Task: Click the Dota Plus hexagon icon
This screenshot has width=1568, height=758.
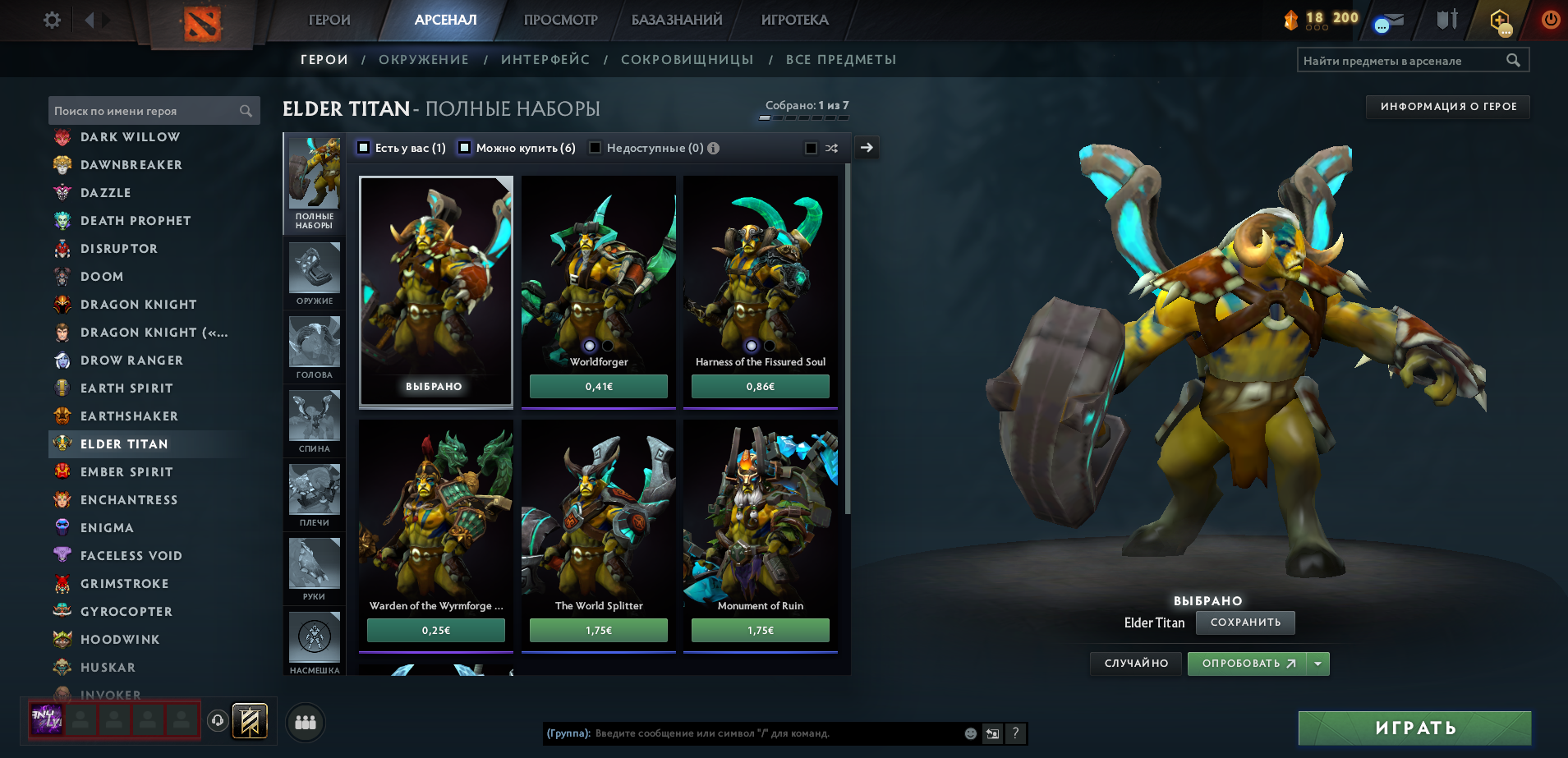Action: pos(1502,20)
